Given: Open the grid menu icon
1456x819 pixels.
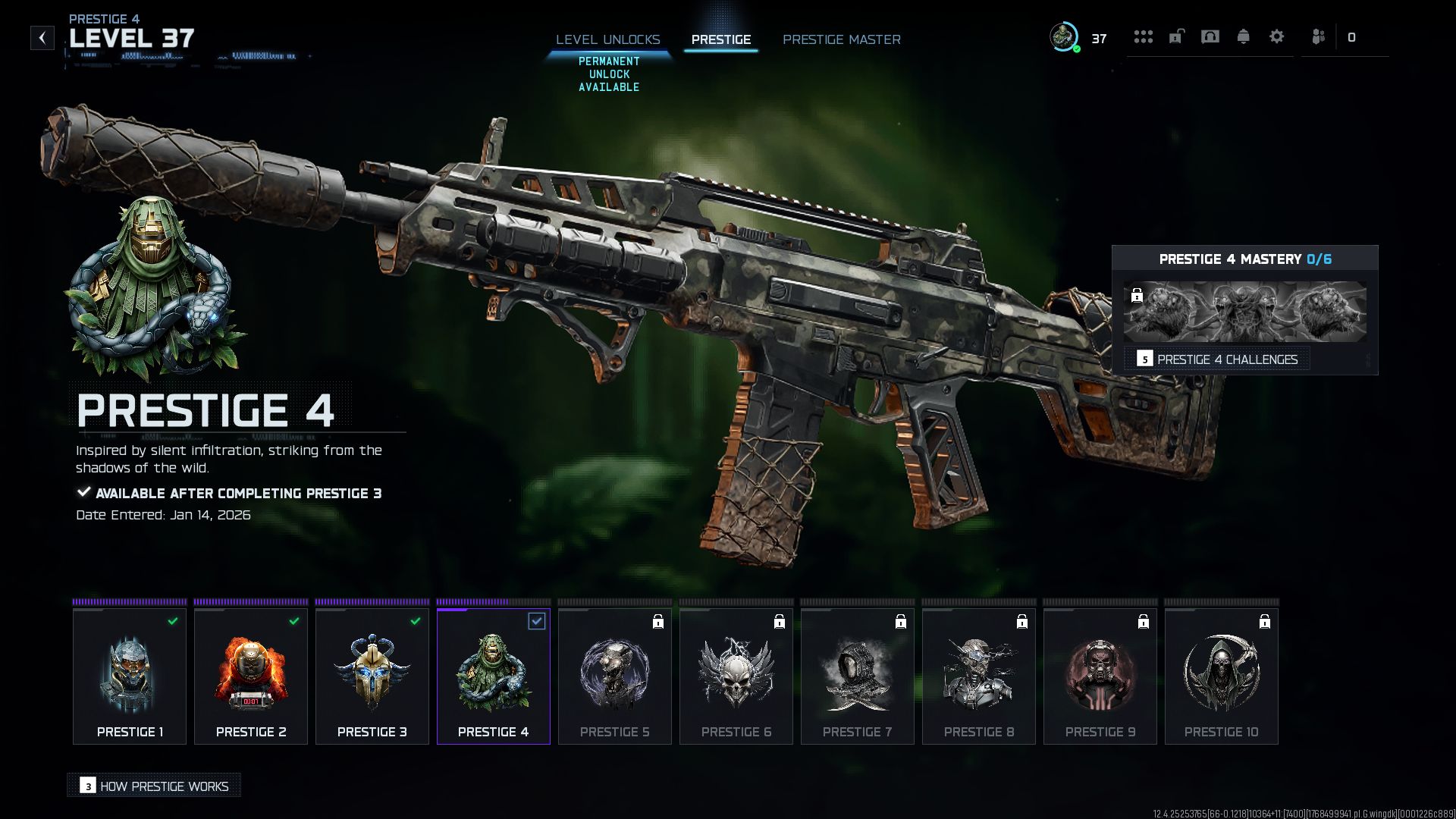Looking at the screenshot, I should pyautogui.click(x=1143, y=37).
